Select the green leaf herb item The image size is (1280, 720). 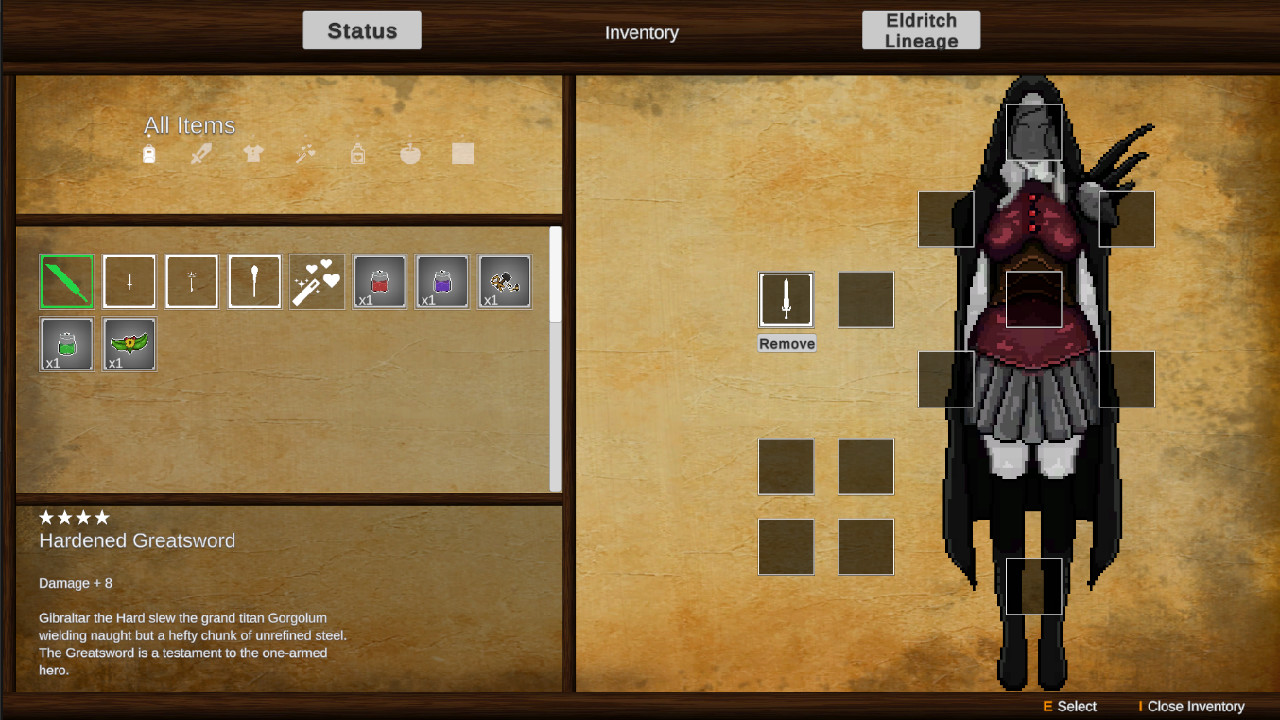click(x=129, y=344)
